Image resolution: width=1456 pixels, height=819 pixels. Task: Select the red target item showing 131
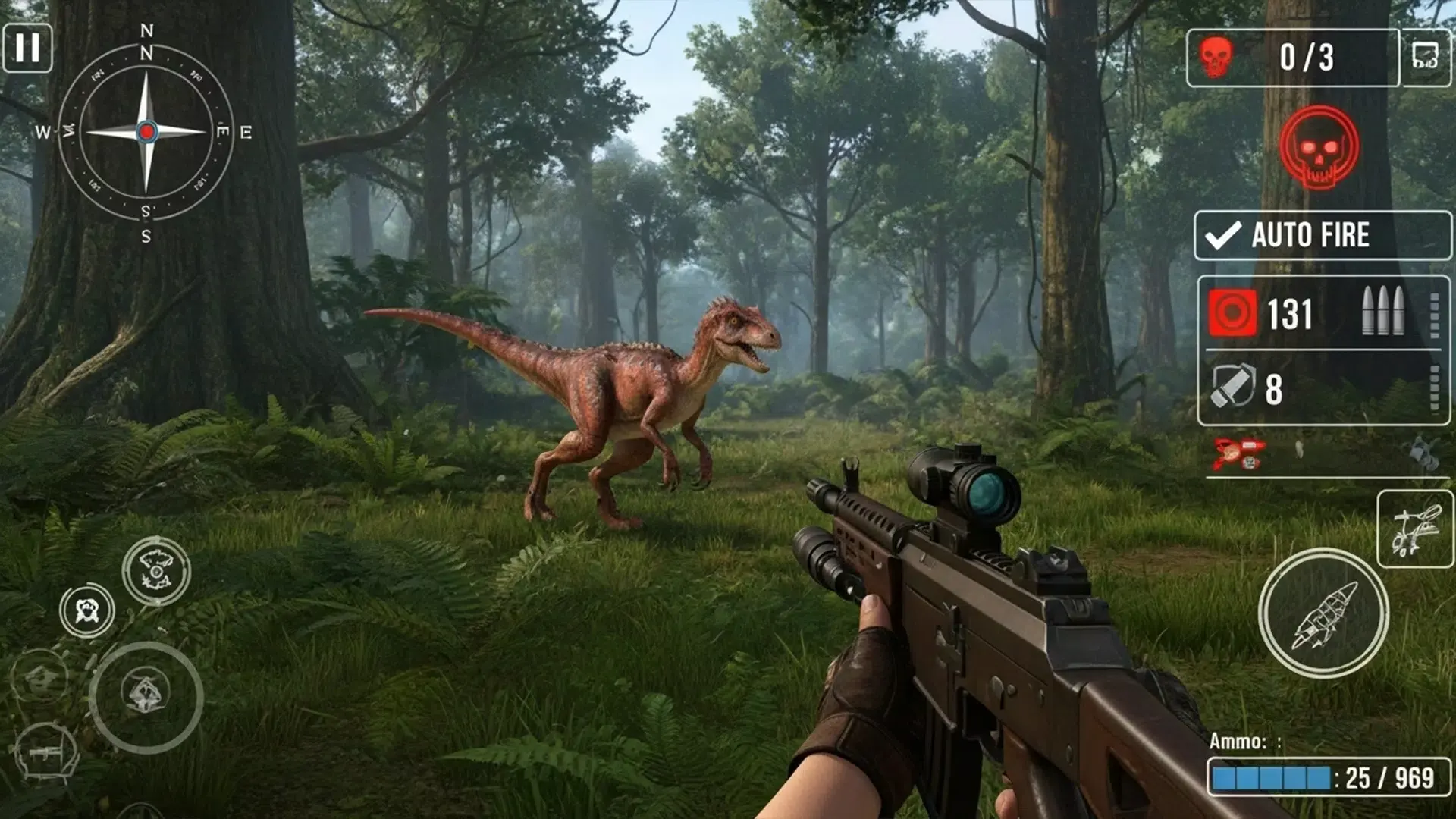tap(1232, 313)
